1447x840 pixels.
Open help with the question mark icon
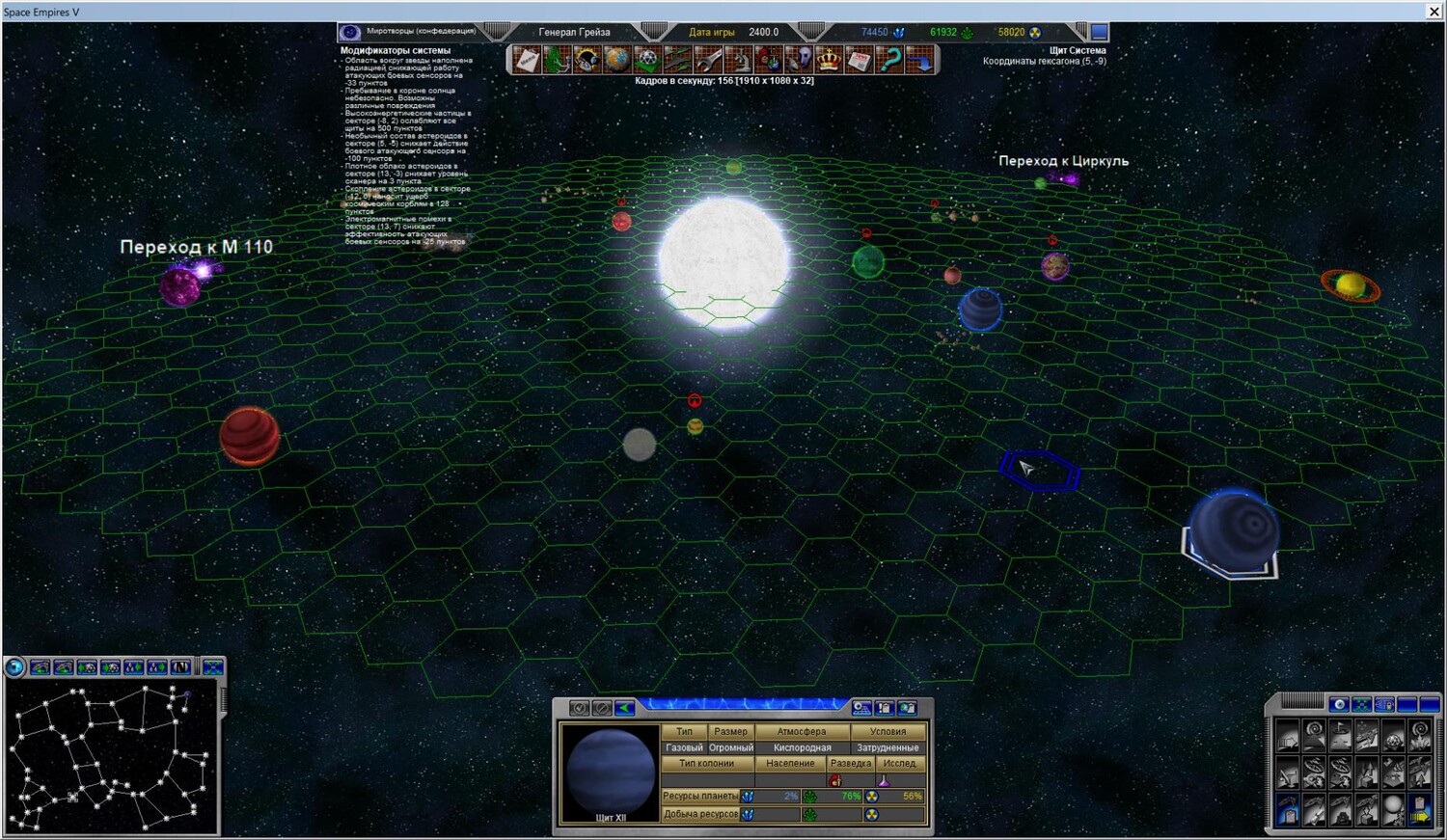click(889, 60)
